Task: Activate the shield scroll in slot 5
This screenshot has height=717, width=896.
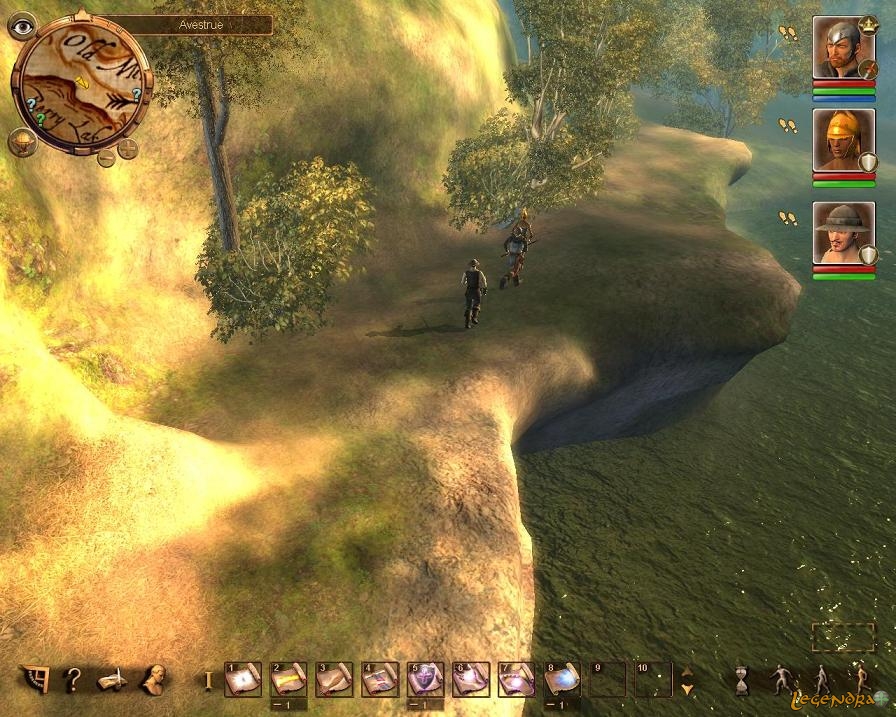Action: pos(425,680)
